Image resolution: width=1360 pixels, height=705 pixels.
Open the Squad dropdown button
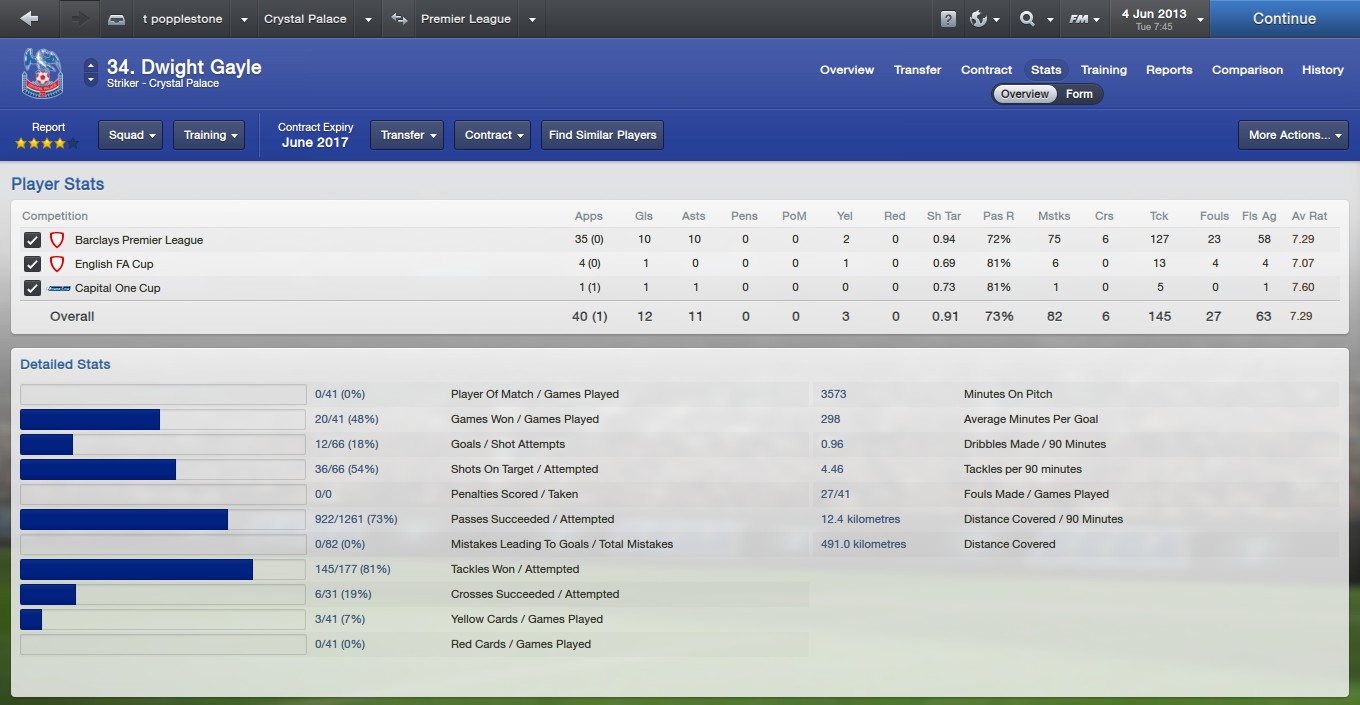pyautogui.click(x=130, y=135)
